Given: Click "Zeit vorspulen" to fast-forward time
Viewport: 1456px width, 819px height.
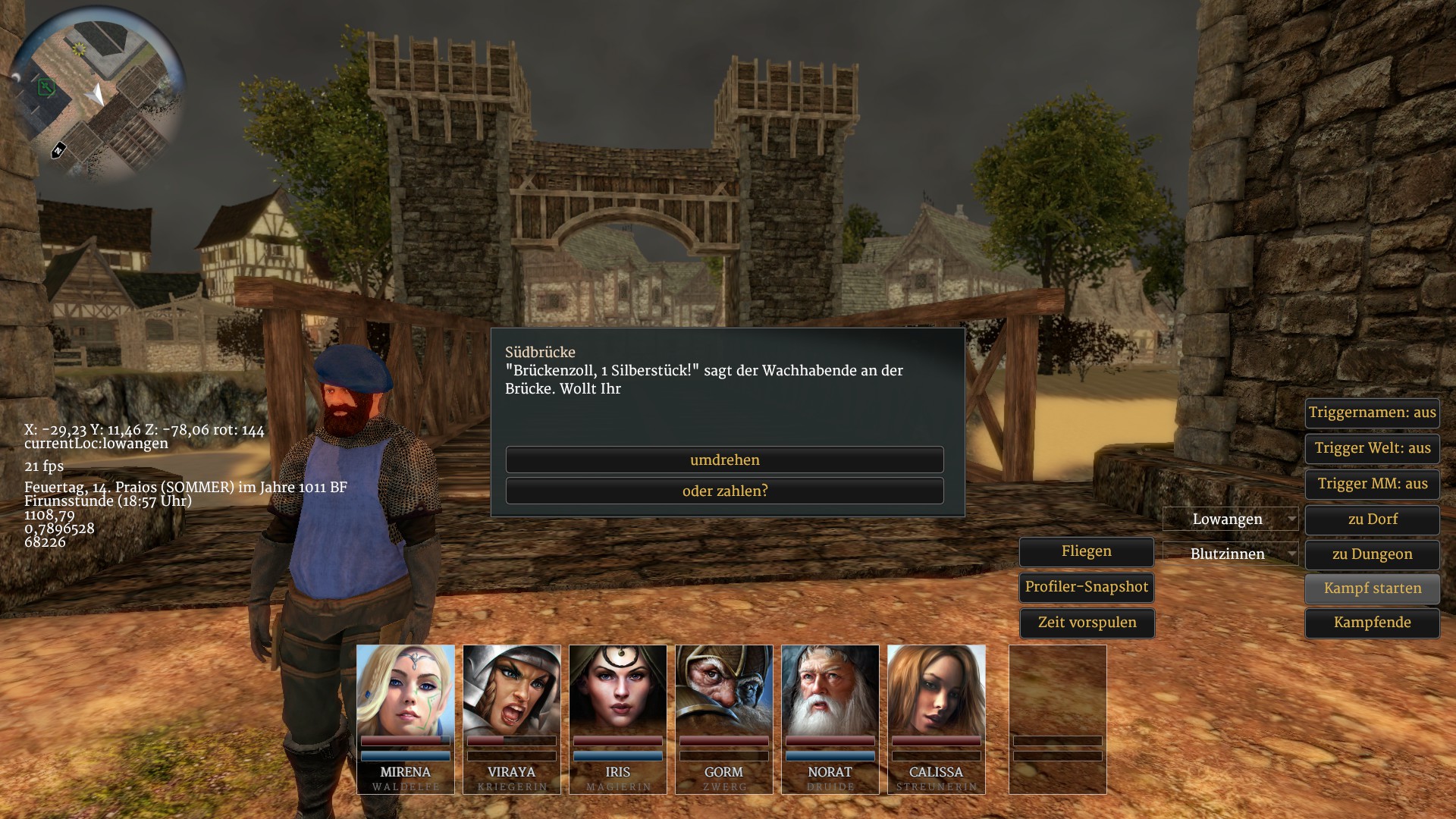Looking at the screenshot, I should (x=1086, y=623).
